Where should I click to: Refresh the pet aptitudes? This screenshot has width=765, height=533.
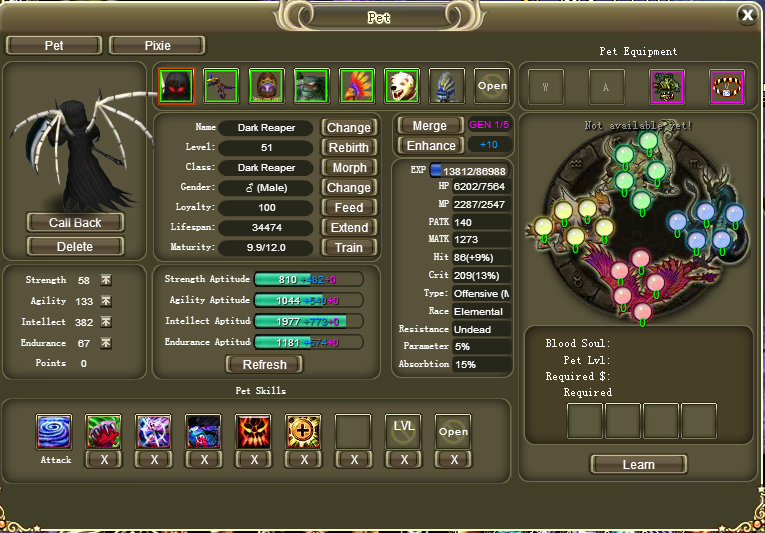click(264, 364)
